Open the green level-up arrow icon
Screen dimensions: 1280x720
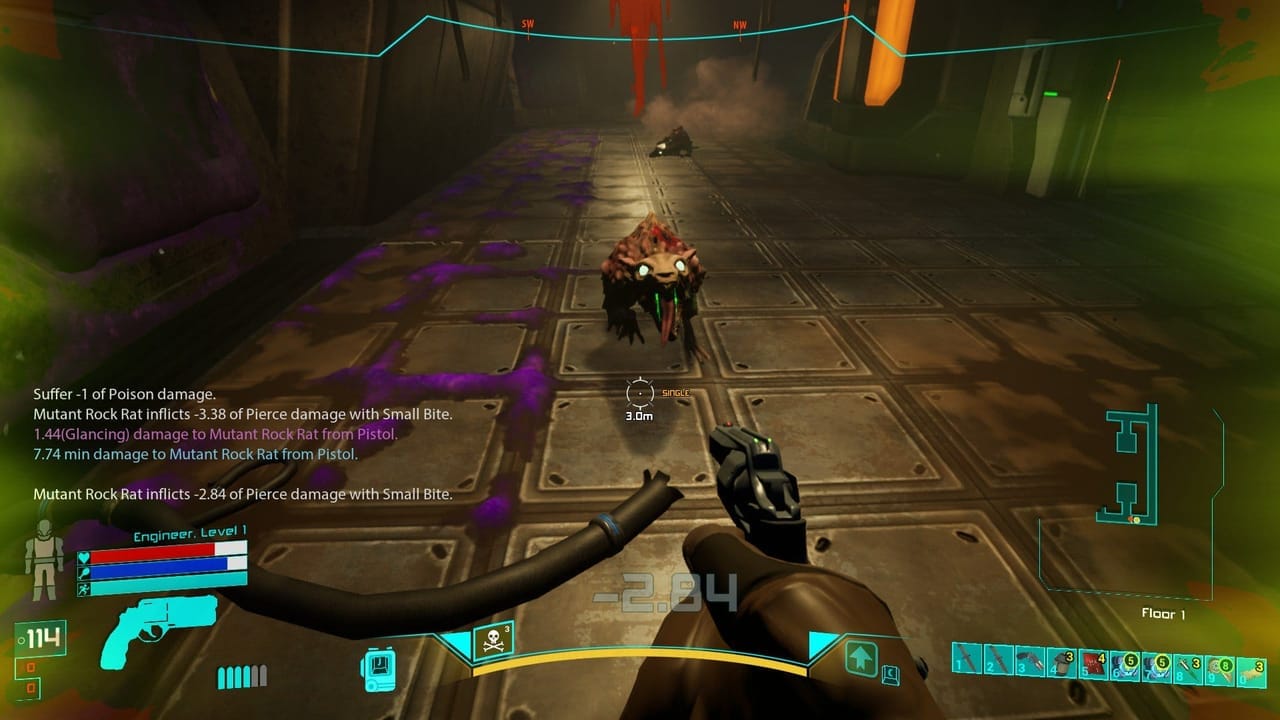(x=862, y=659)
